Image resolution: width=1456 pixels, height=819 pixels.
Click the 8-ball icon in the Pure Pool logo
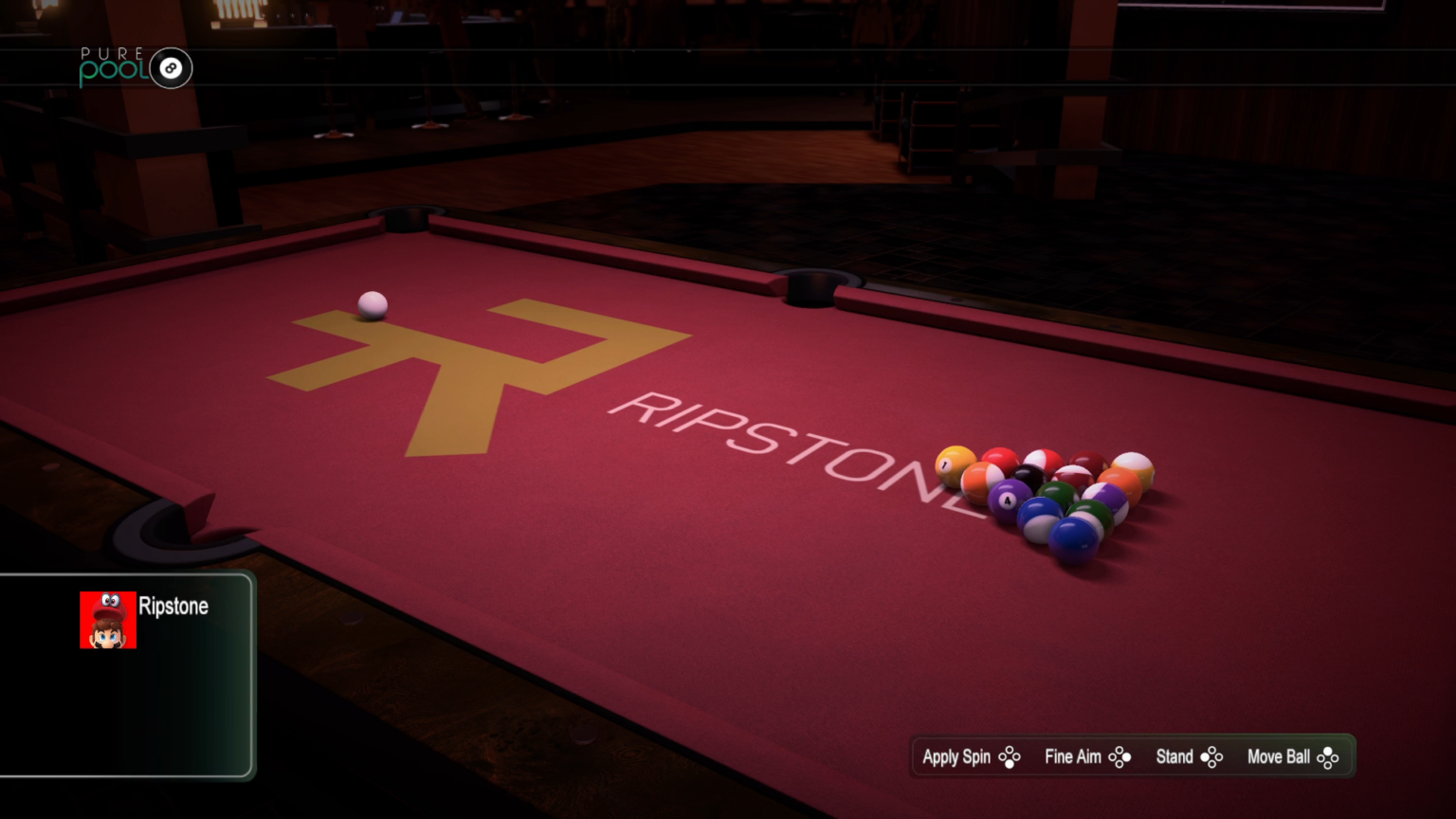click(x=171, y=68)
